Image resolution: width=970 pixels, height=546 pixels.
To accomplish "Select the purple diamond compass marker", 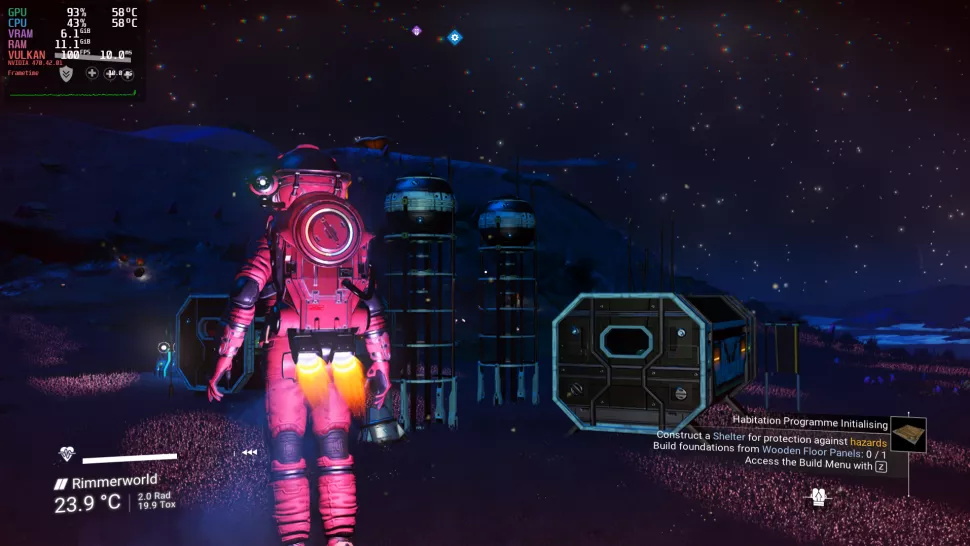I will pyautogui.click(x=416, y=31).
